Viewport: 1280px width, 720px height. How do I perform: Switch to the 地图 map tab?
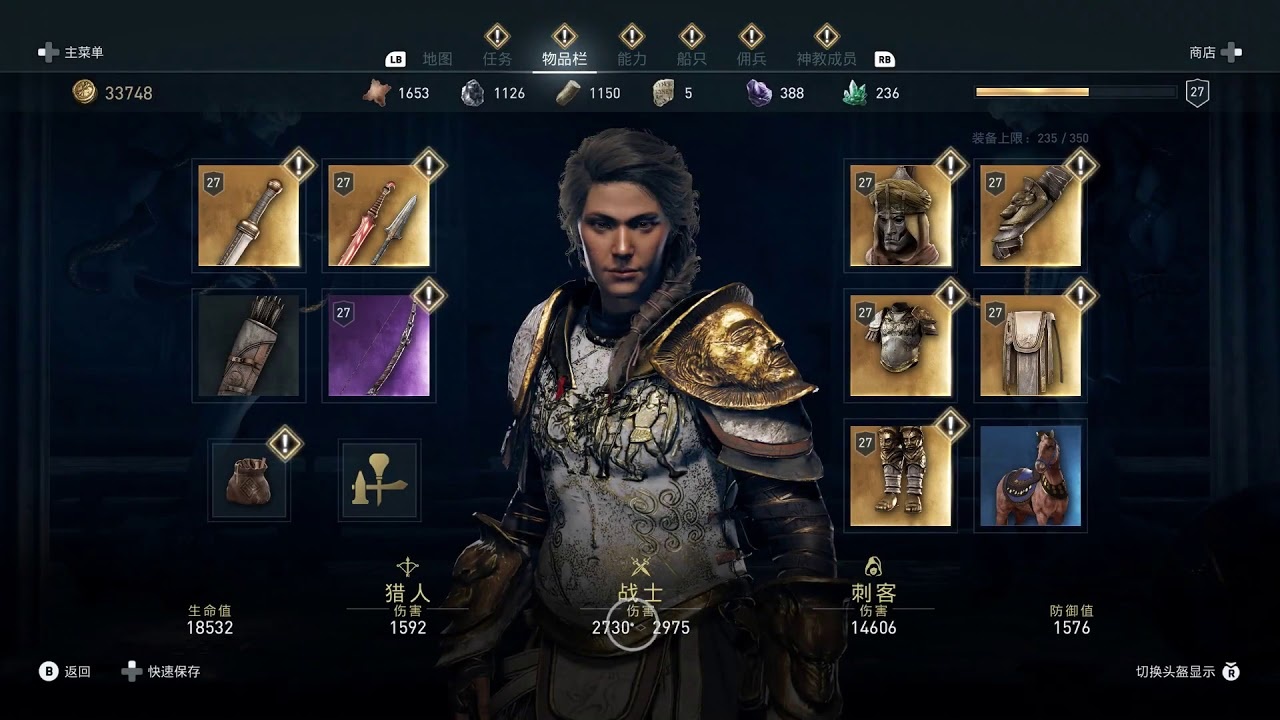(x=438, y=59)
